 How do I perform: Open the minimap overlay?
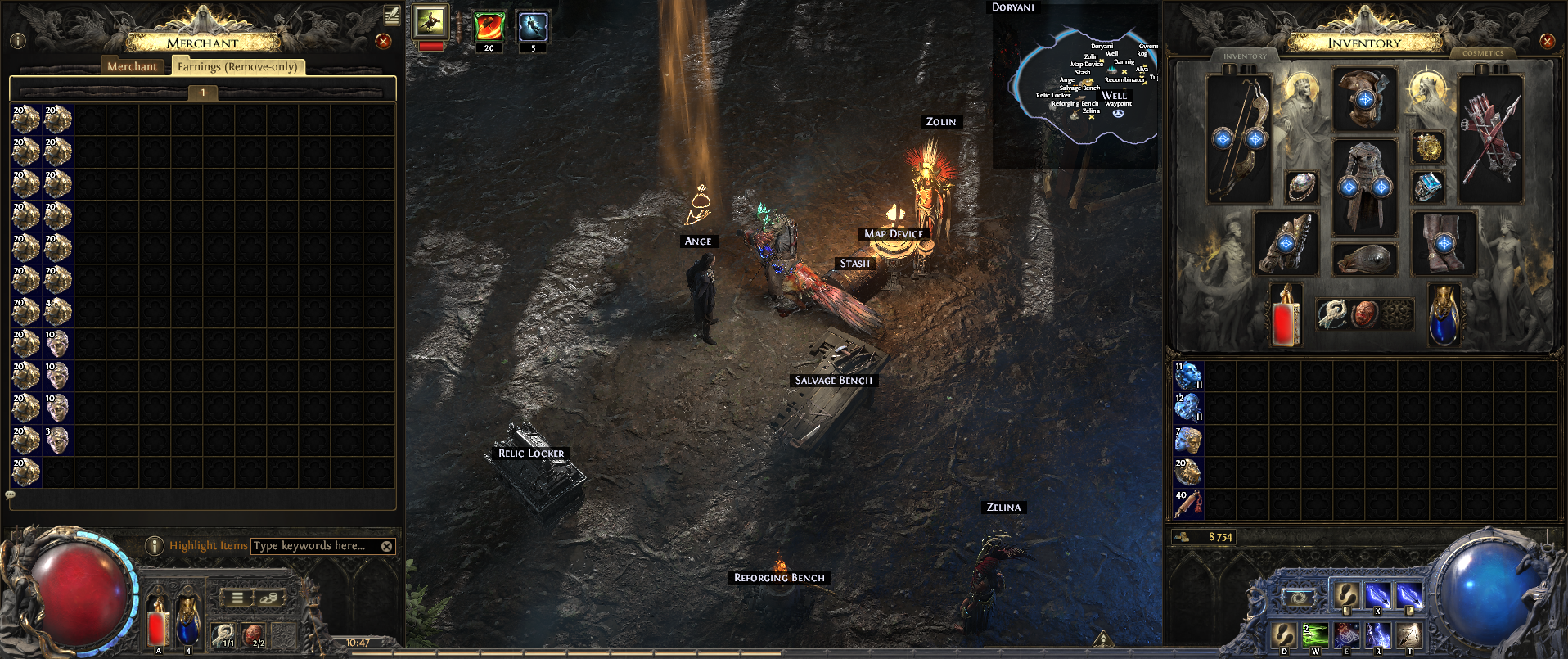[1076, 86]
